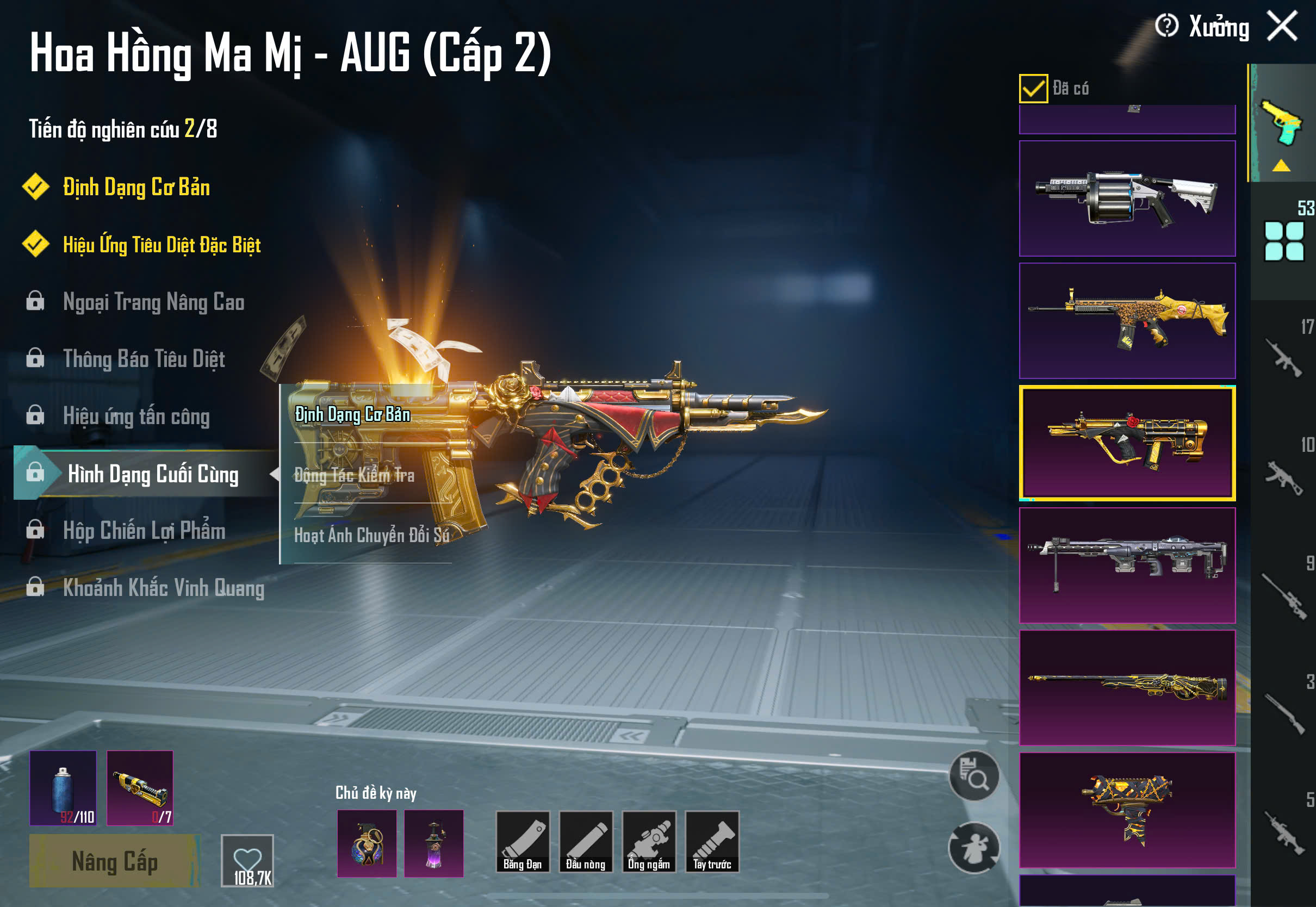
Task: Click the Nâng Cấp upgrade button
Action: 114,861
